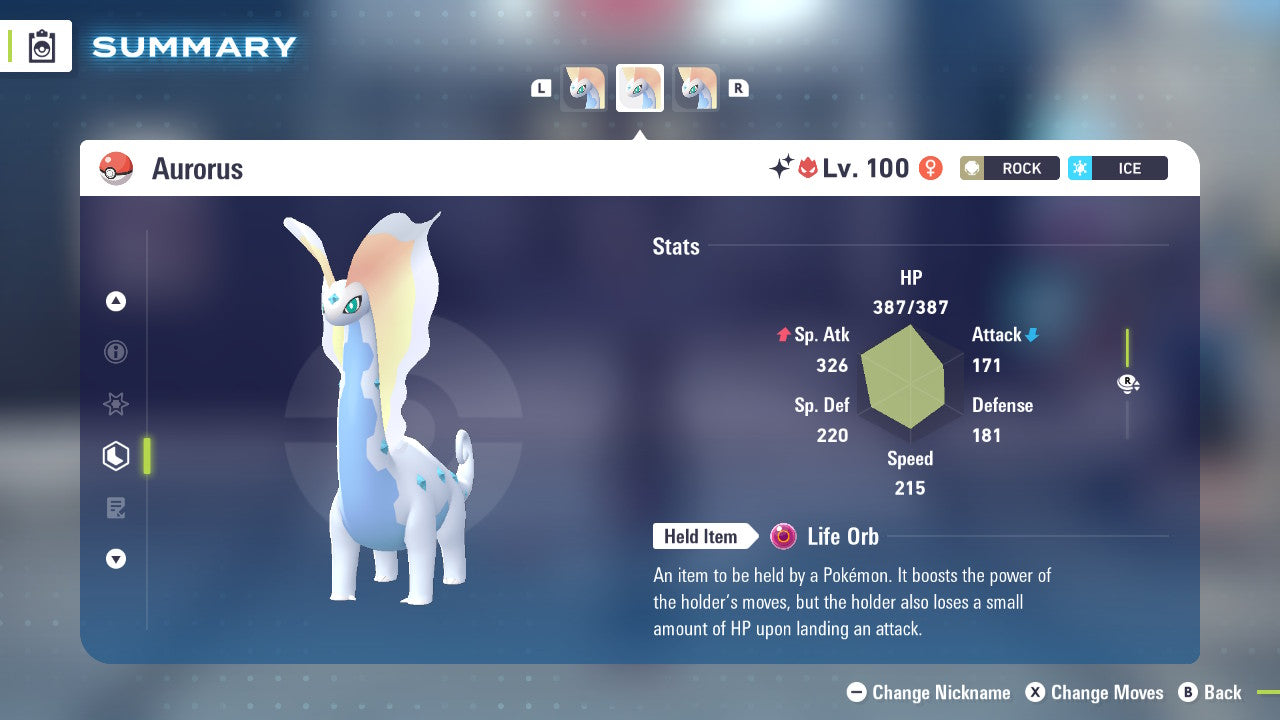The image size is (1280, 720).
Task: Select the memo document icon in sidebar
Action: (x=116, y=508)
